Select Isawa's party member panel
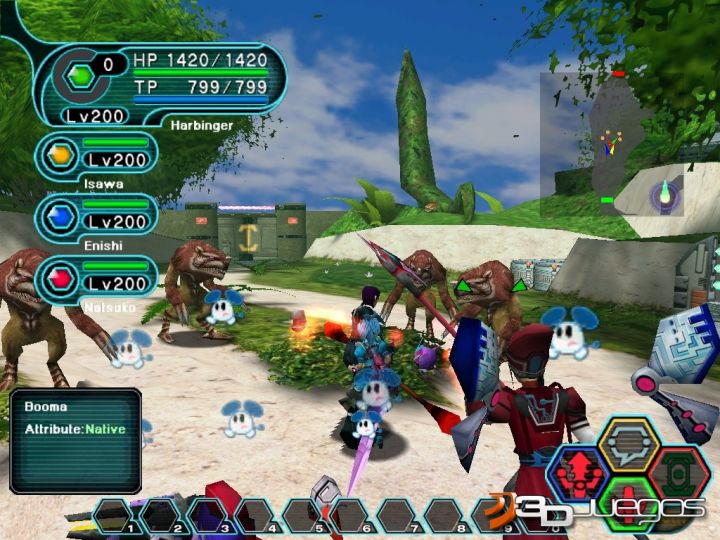 click(95, 157)
